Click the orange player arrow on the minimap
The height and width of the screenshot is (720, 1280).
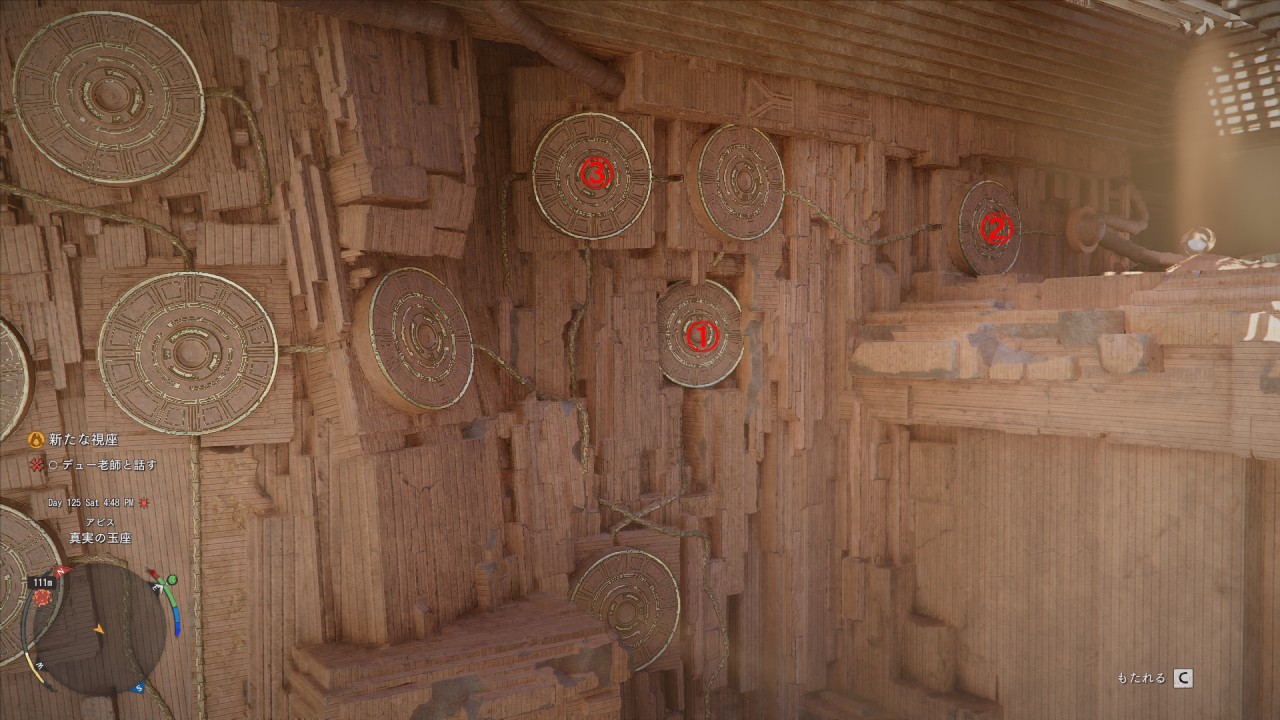(x=98, y=629)
